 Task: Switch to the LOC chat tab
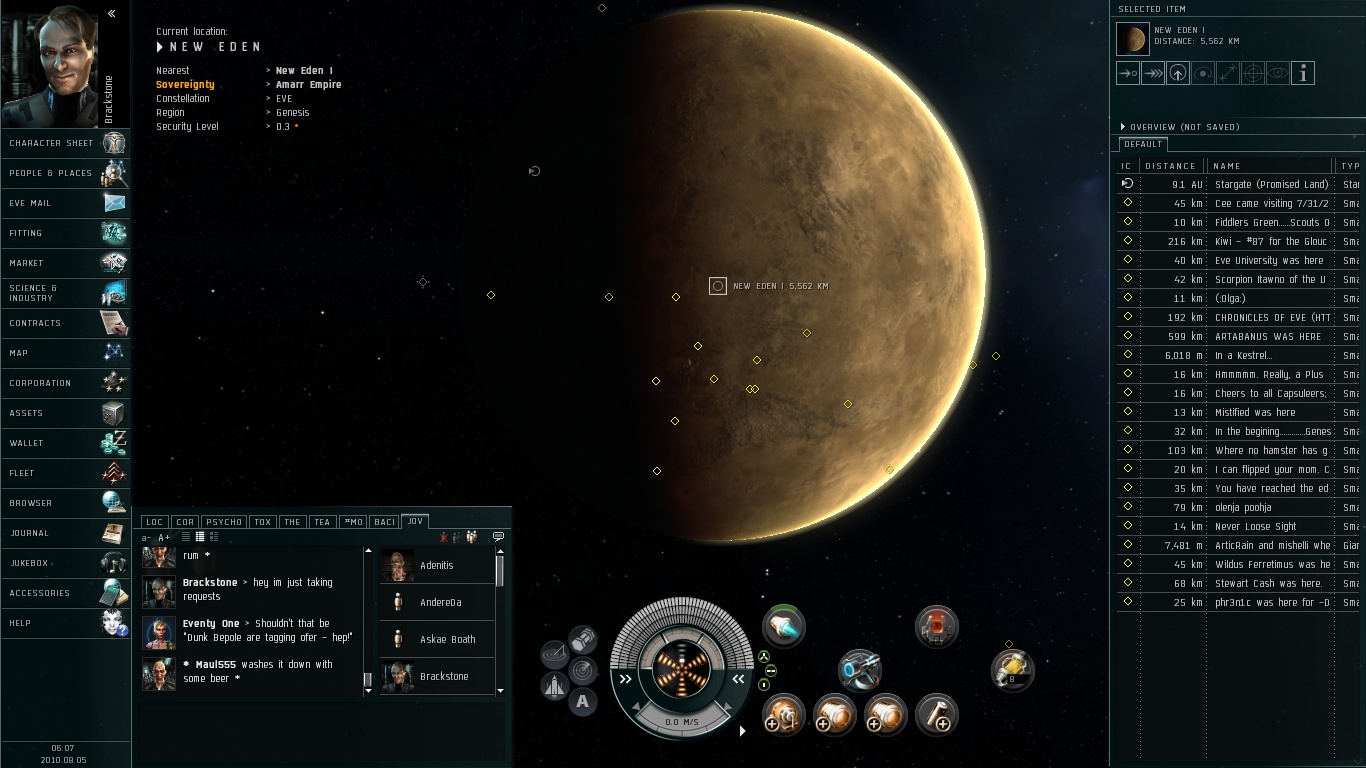154,522
